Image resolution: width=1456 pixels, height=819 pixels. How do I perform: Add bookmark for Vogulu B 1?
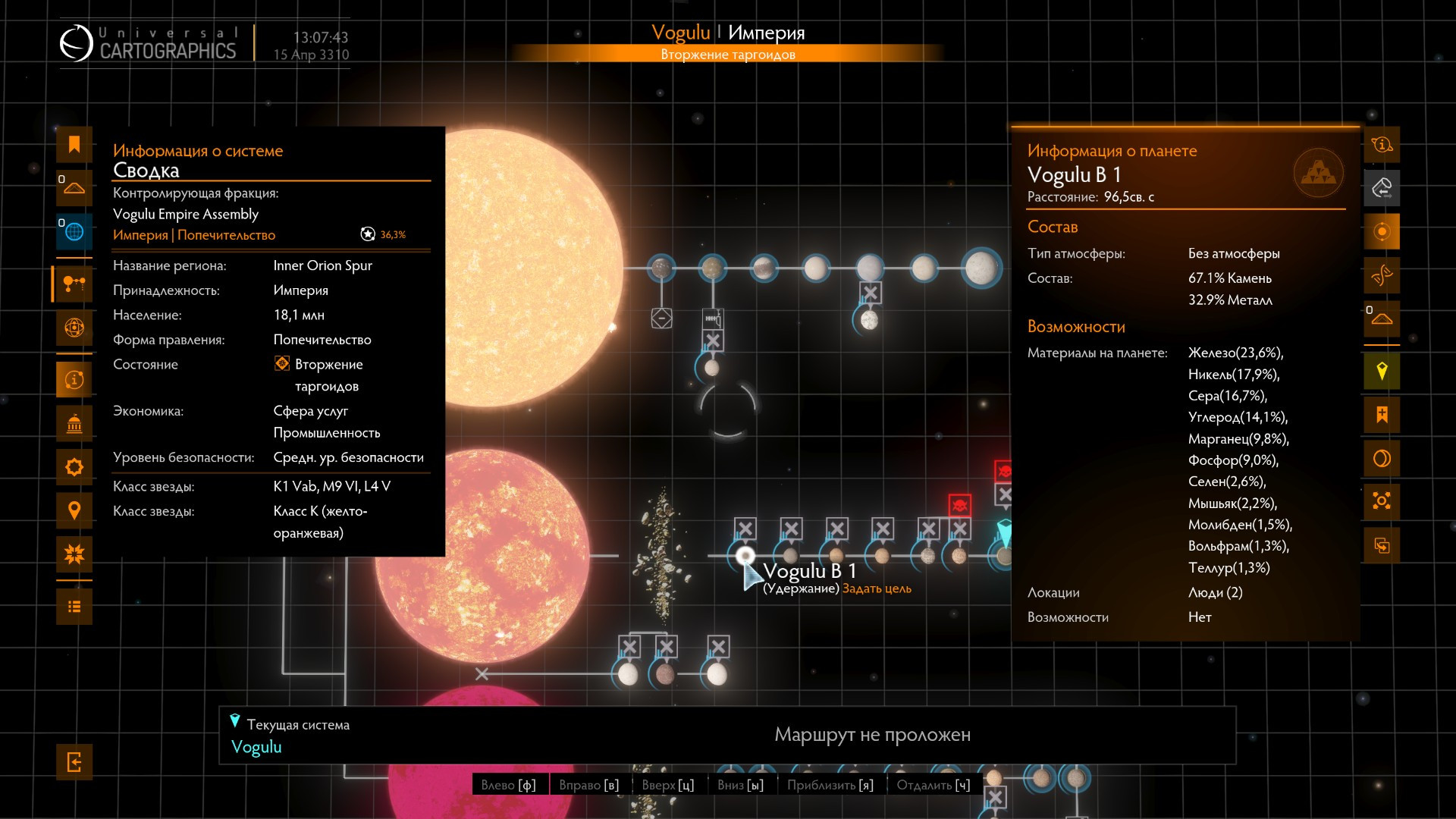[x=1382, y=415]
